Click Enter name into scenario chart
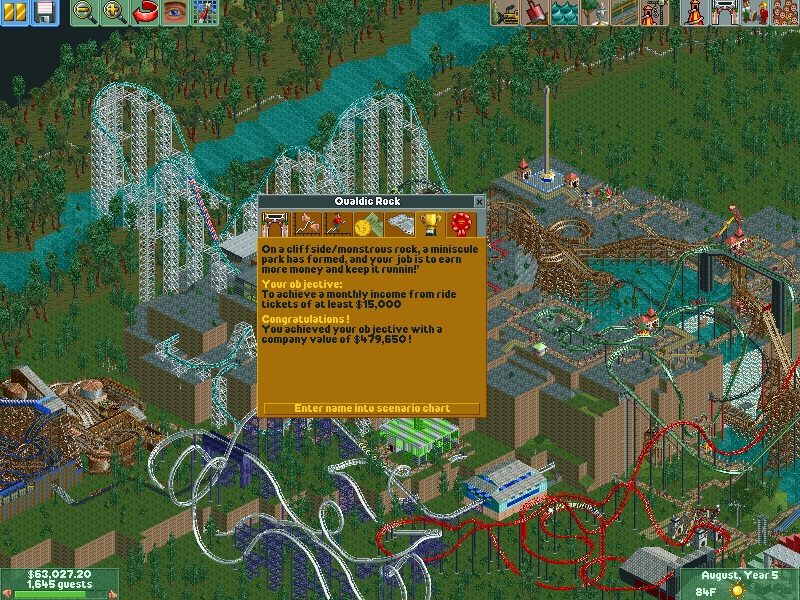This screenshot has height=600, width=800. tap(371, 408)
